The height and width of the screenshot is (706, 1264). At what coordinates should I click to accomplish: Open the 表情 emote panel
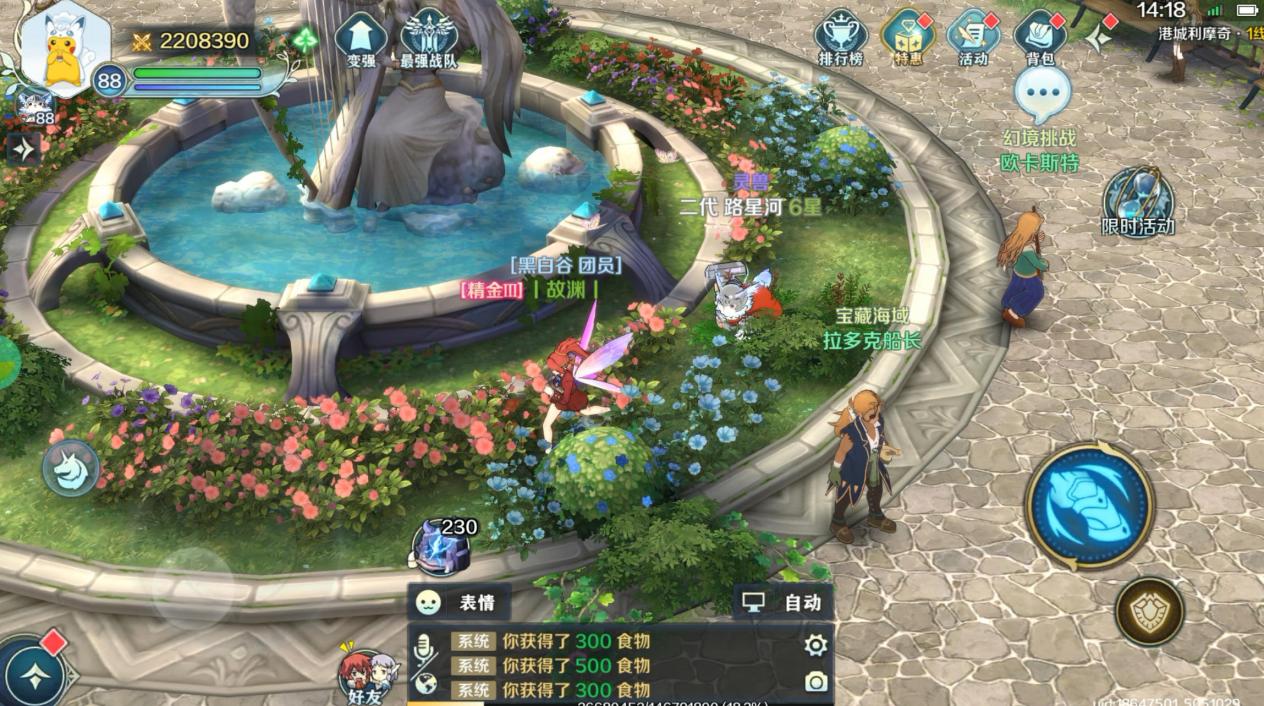tap(460, 602)
